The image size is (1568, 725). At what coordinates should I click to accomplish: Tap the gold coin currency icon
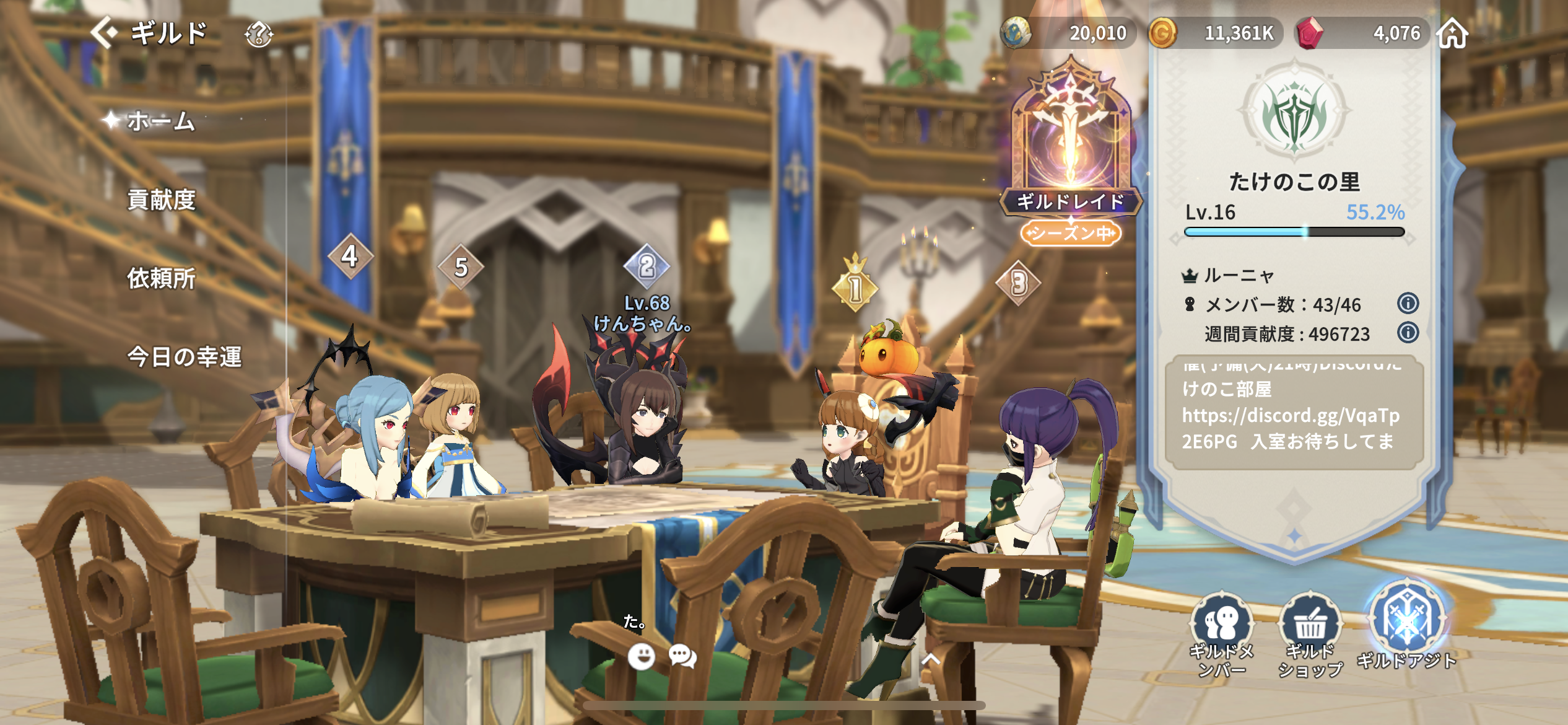coord(1162,33)
